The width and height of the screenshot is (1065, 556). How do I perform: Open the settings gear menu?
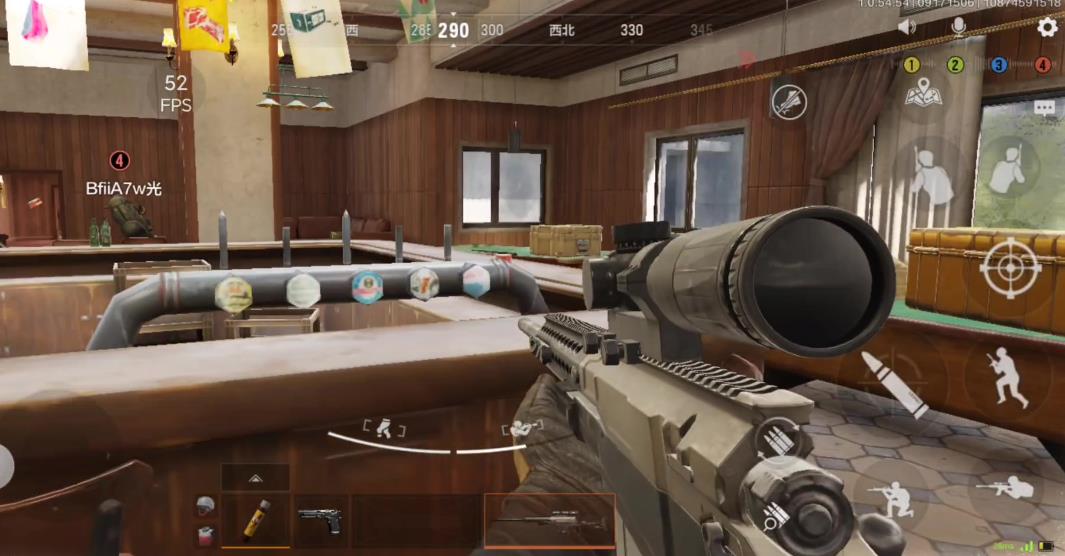point(1047,28)
